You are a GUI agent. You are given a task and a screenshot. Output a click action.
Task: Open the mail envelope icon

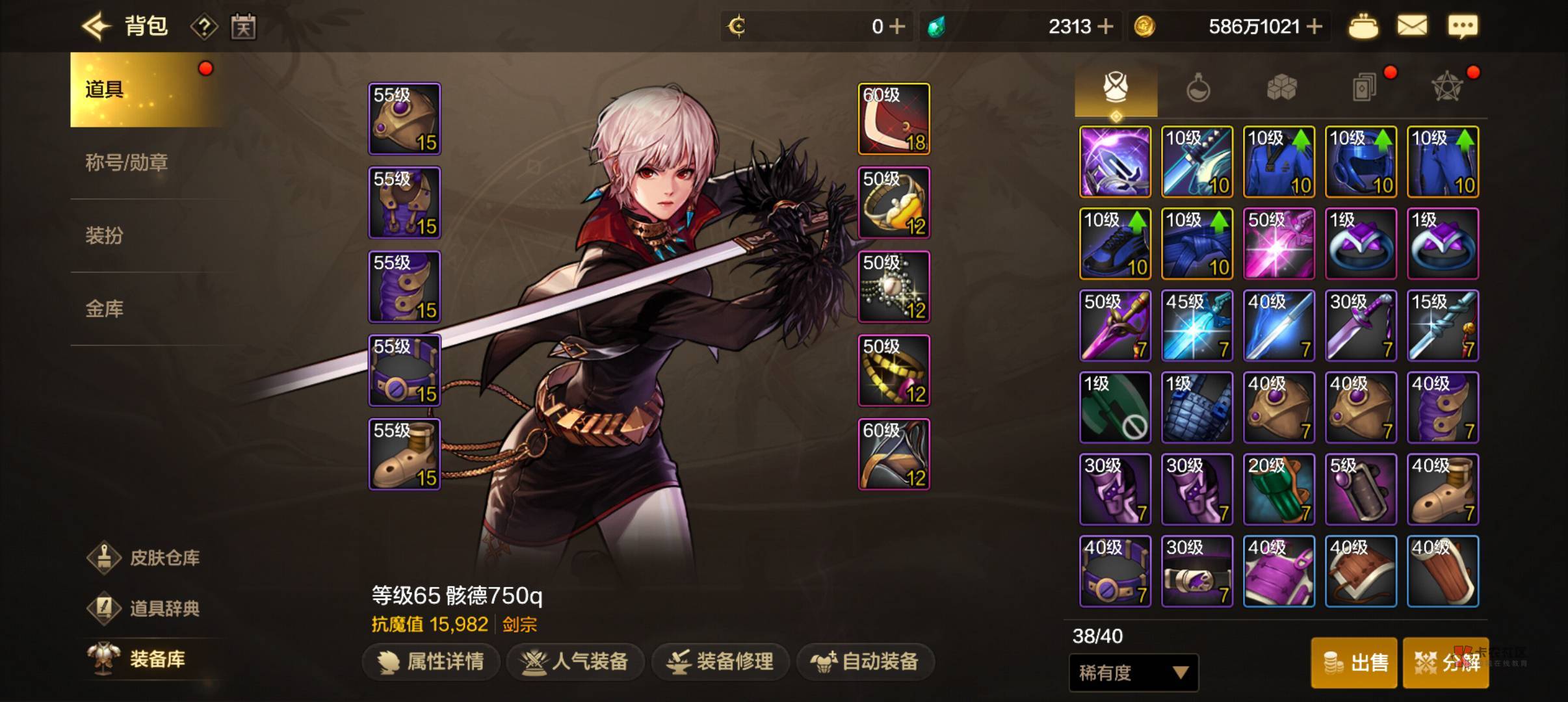coord(1412,27)
